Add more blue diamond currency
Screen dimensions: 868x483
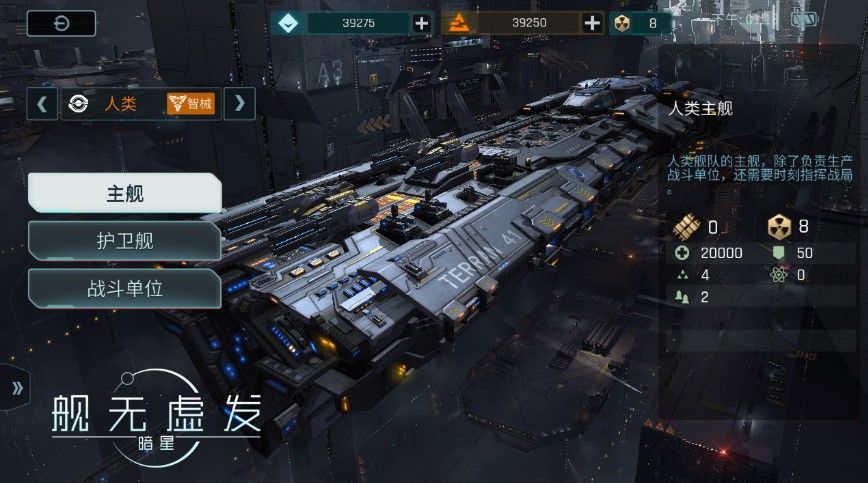tap(422, 23)
